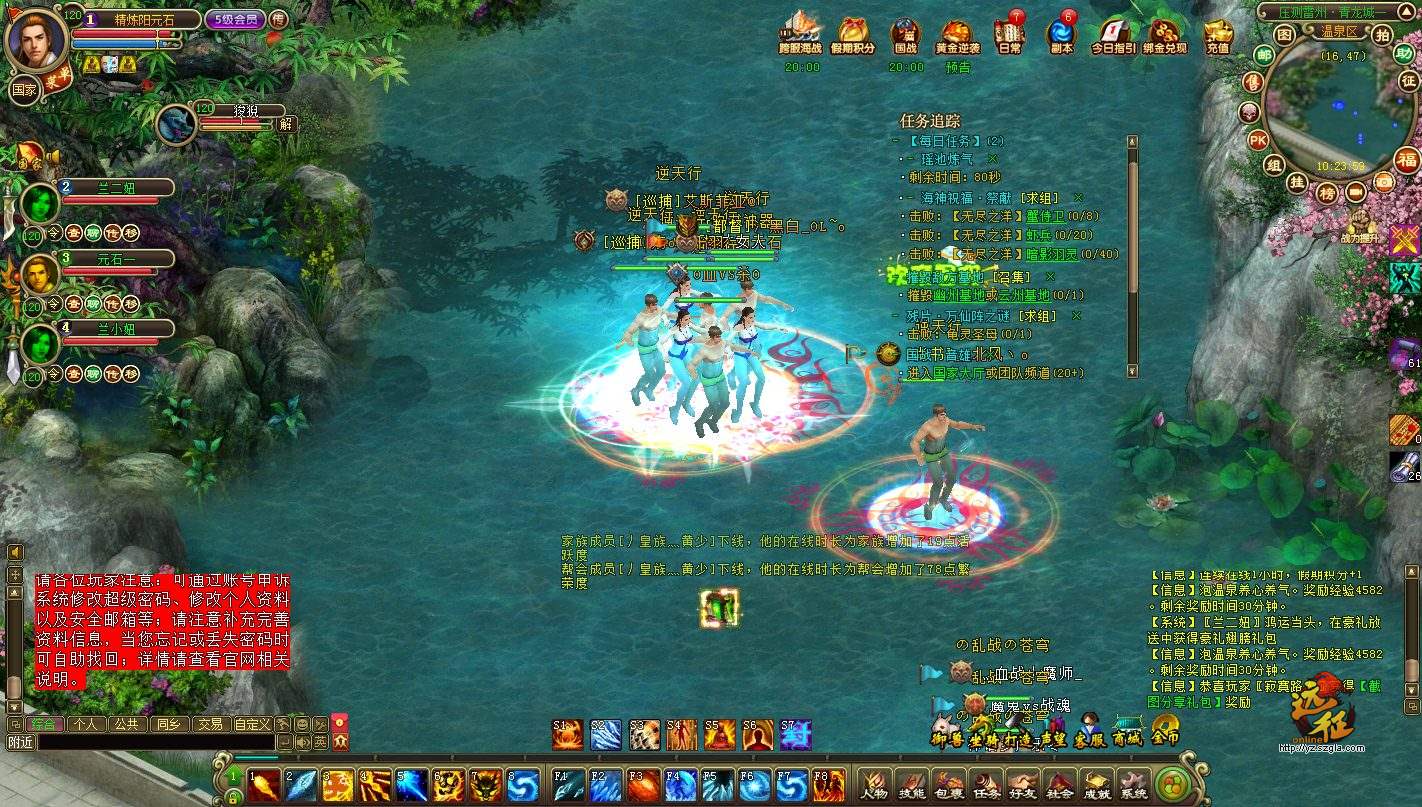
Task: Select the 个人 personal chat tab
Action: click(86, 723)
